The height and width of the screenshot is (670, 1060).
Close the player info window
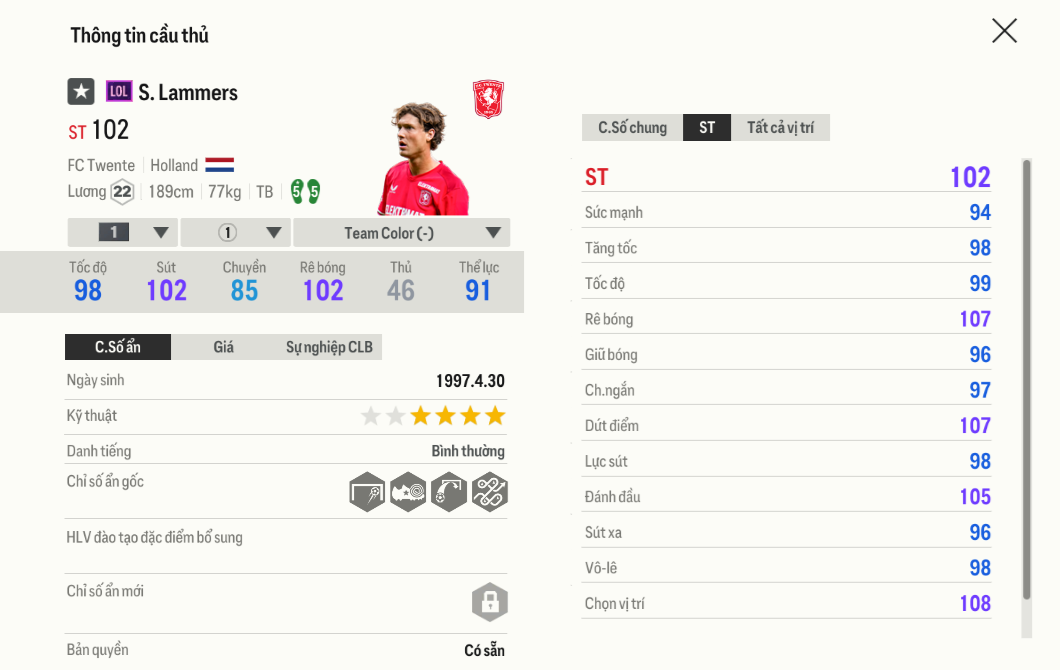tap(1004, 31)
